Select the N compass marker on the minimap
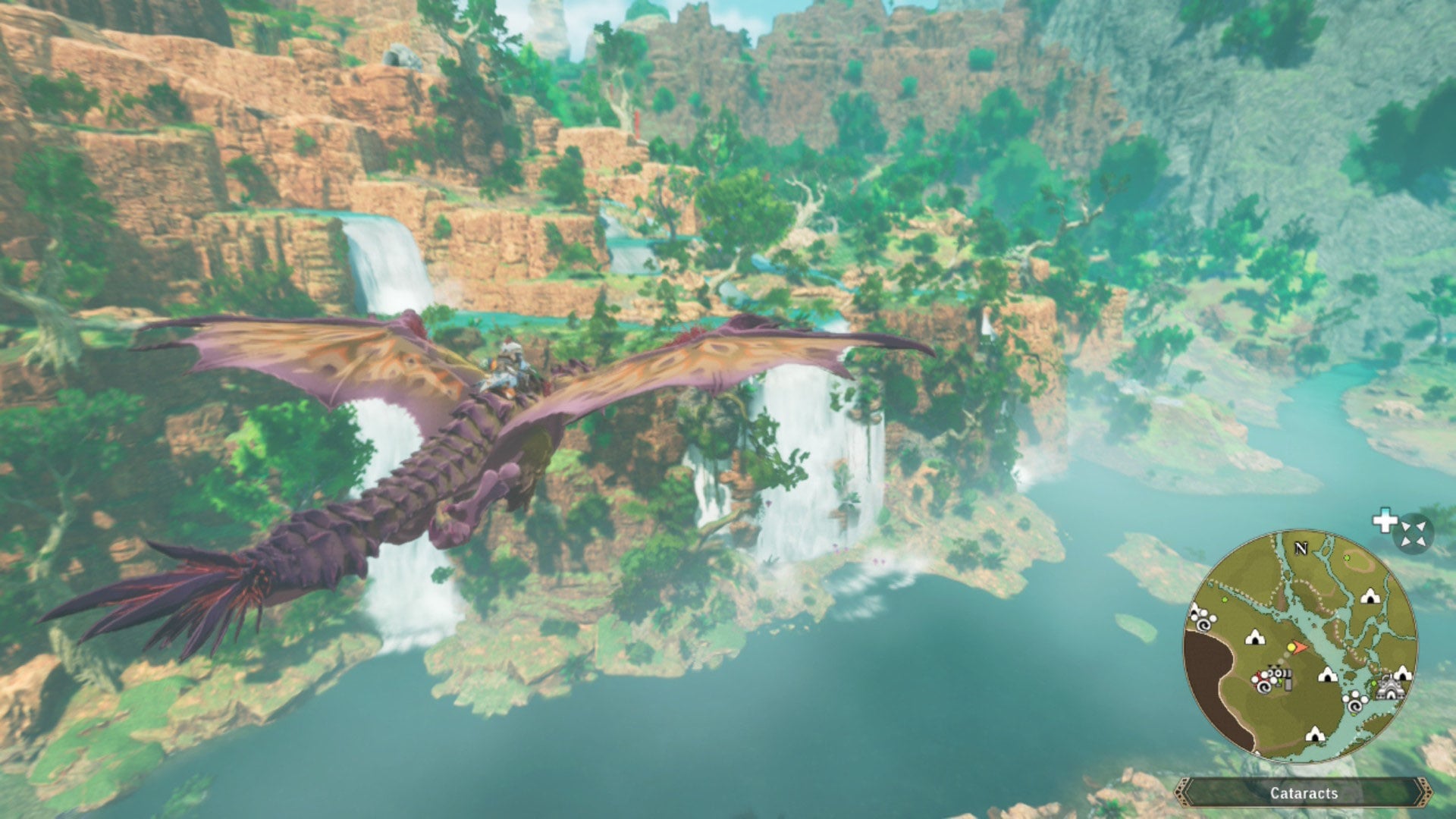This screenshot has height=819, width=1456. click(1302, 548)
